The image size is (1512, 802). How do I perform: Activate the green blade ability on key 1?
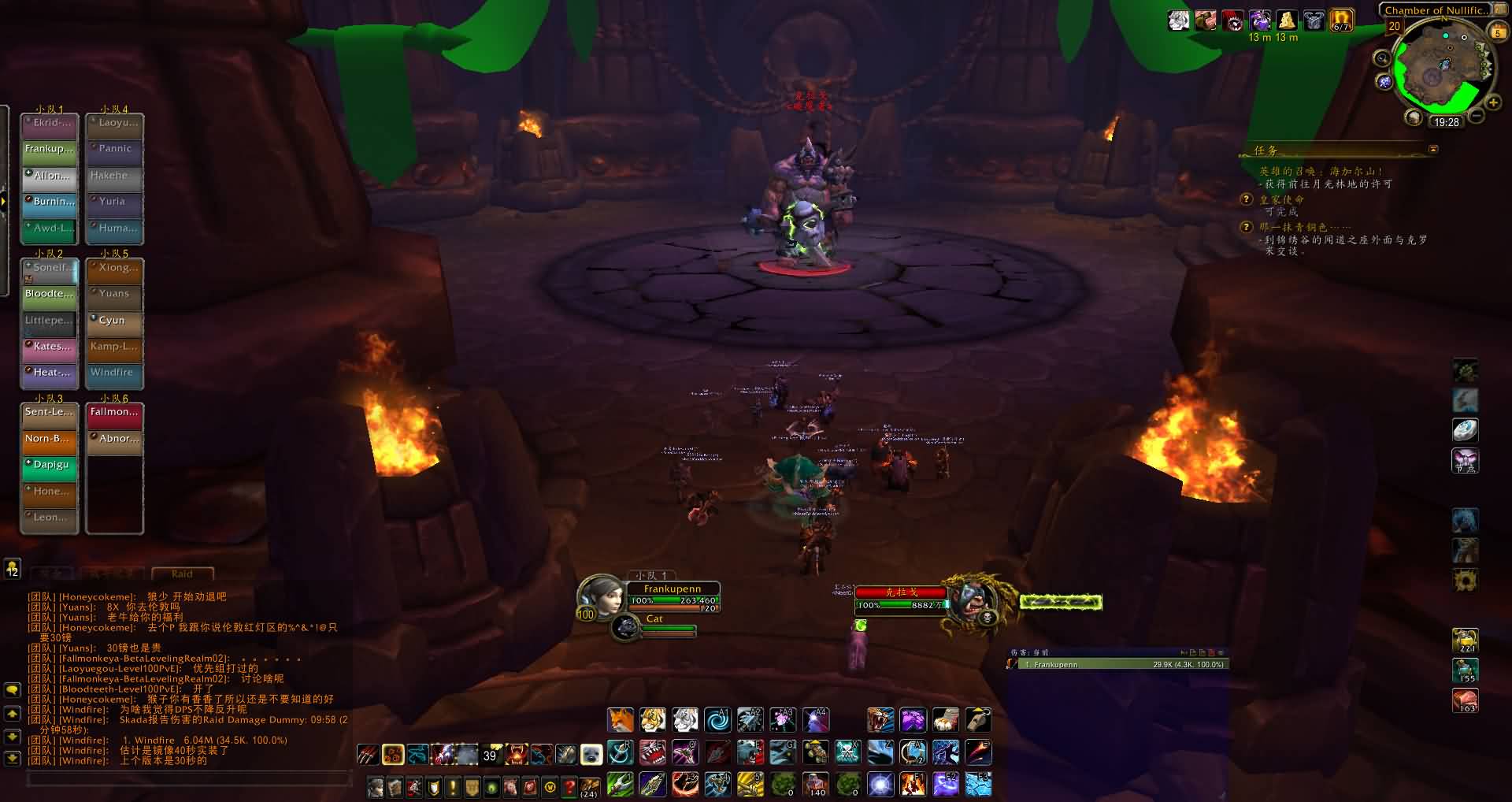[621, 785]
